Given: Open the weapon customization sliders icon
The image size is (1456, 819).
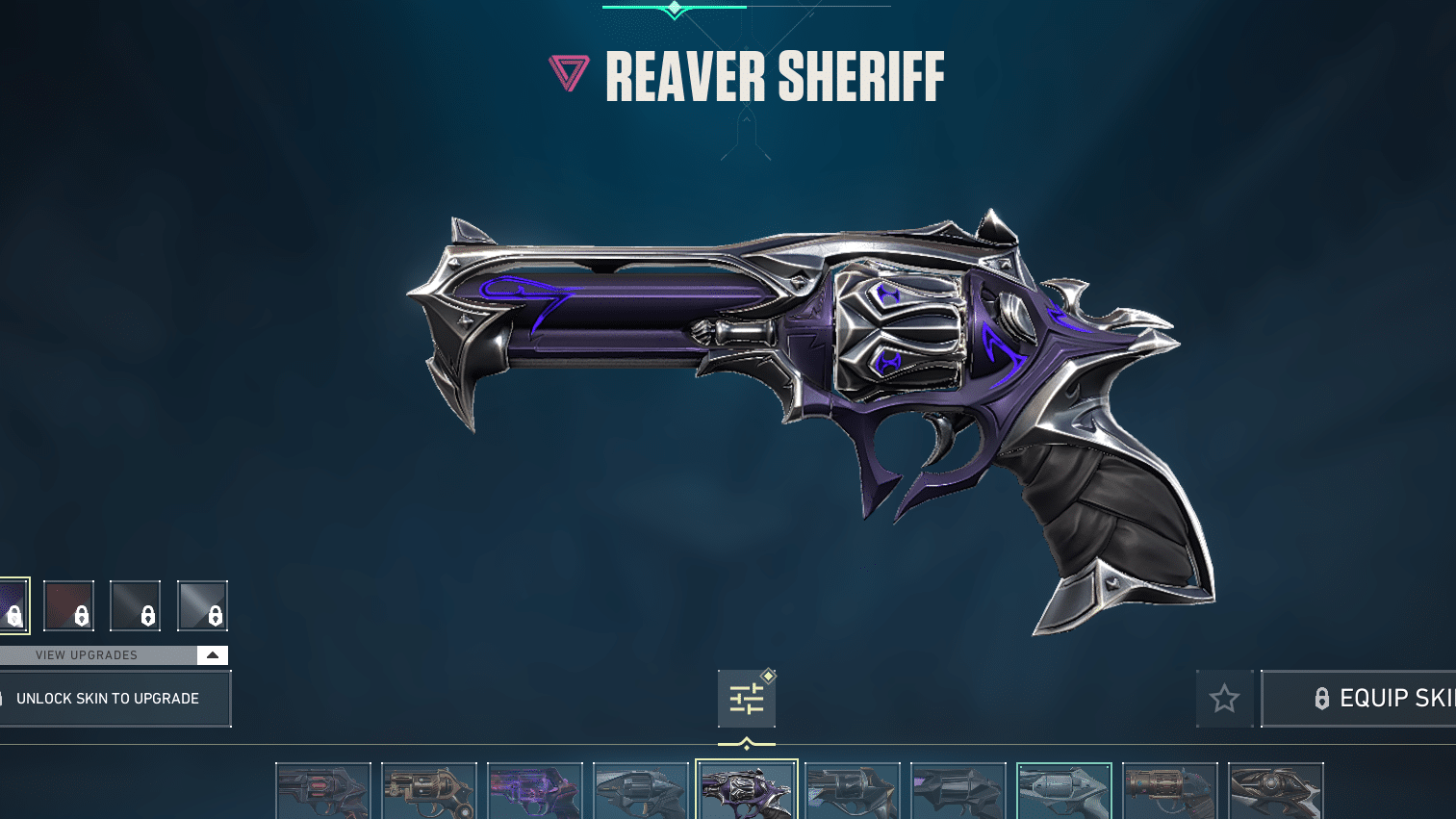Looking at the screenshot, I should pos(746,697).
